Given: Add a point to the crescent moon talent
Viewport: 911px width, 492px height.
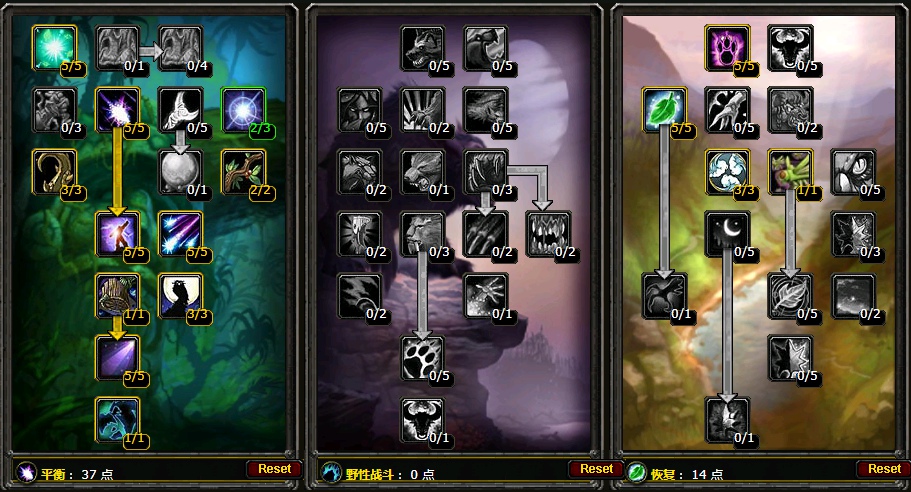Looking at the screenshot, I should [x=726, y=233].
